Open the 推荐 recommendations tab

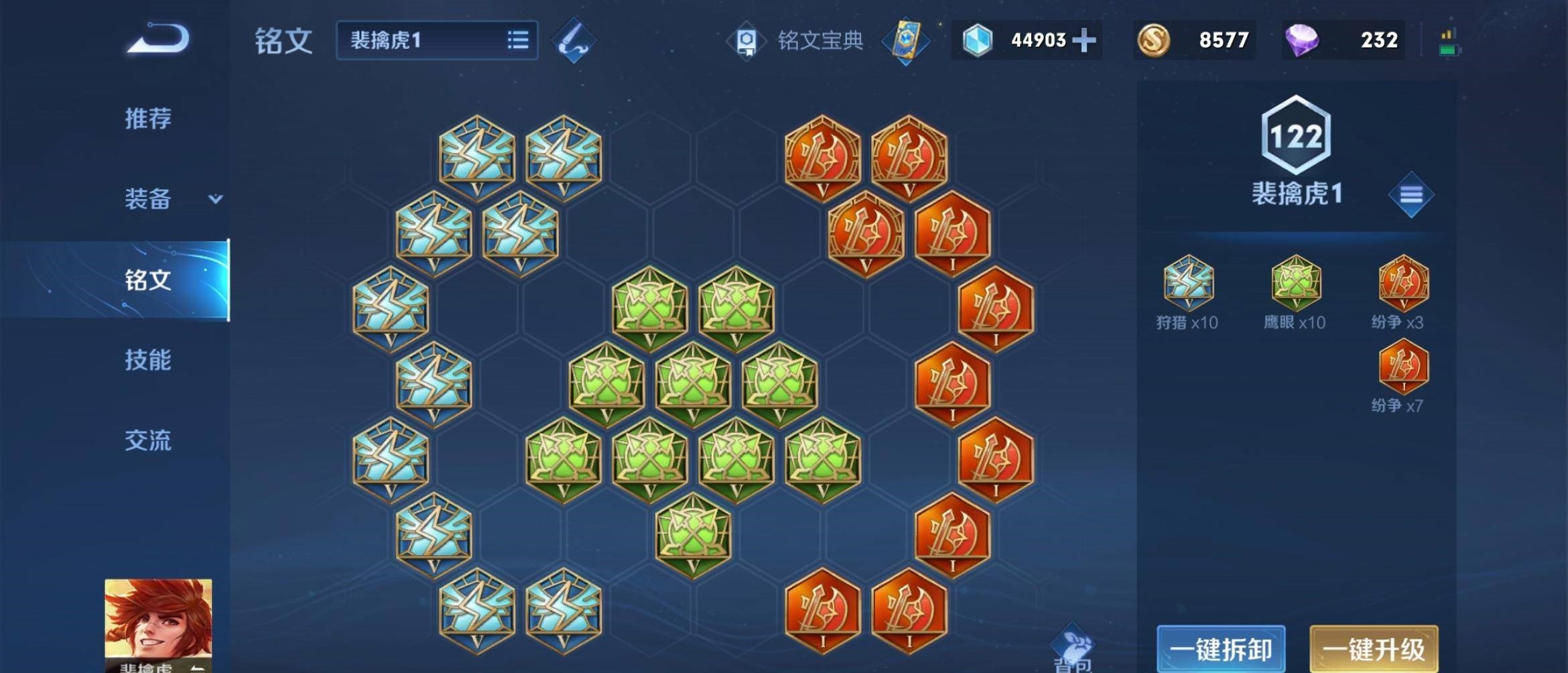(x=148, y=119)
